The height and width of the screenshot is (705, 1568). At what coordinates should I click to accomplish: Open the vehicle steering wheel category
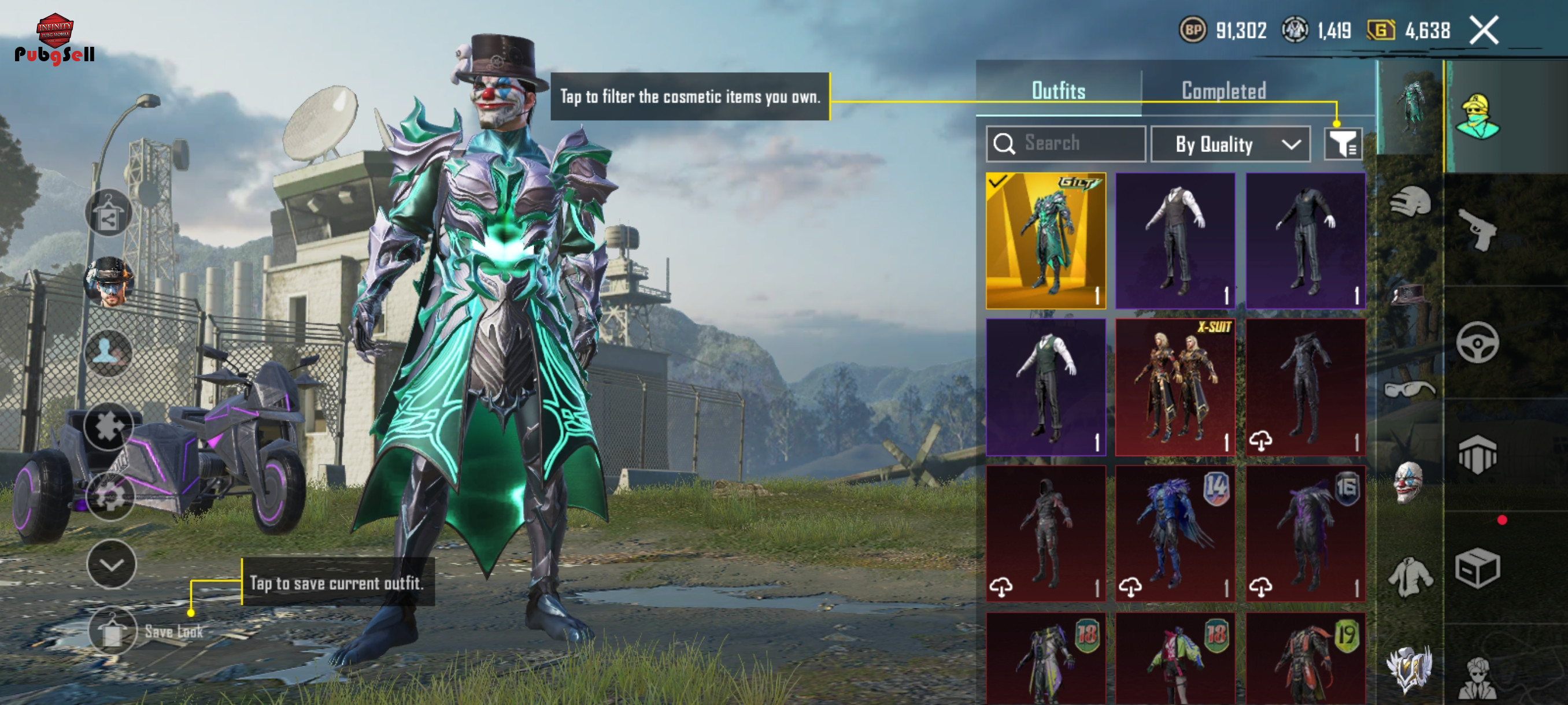[1478, 343]
